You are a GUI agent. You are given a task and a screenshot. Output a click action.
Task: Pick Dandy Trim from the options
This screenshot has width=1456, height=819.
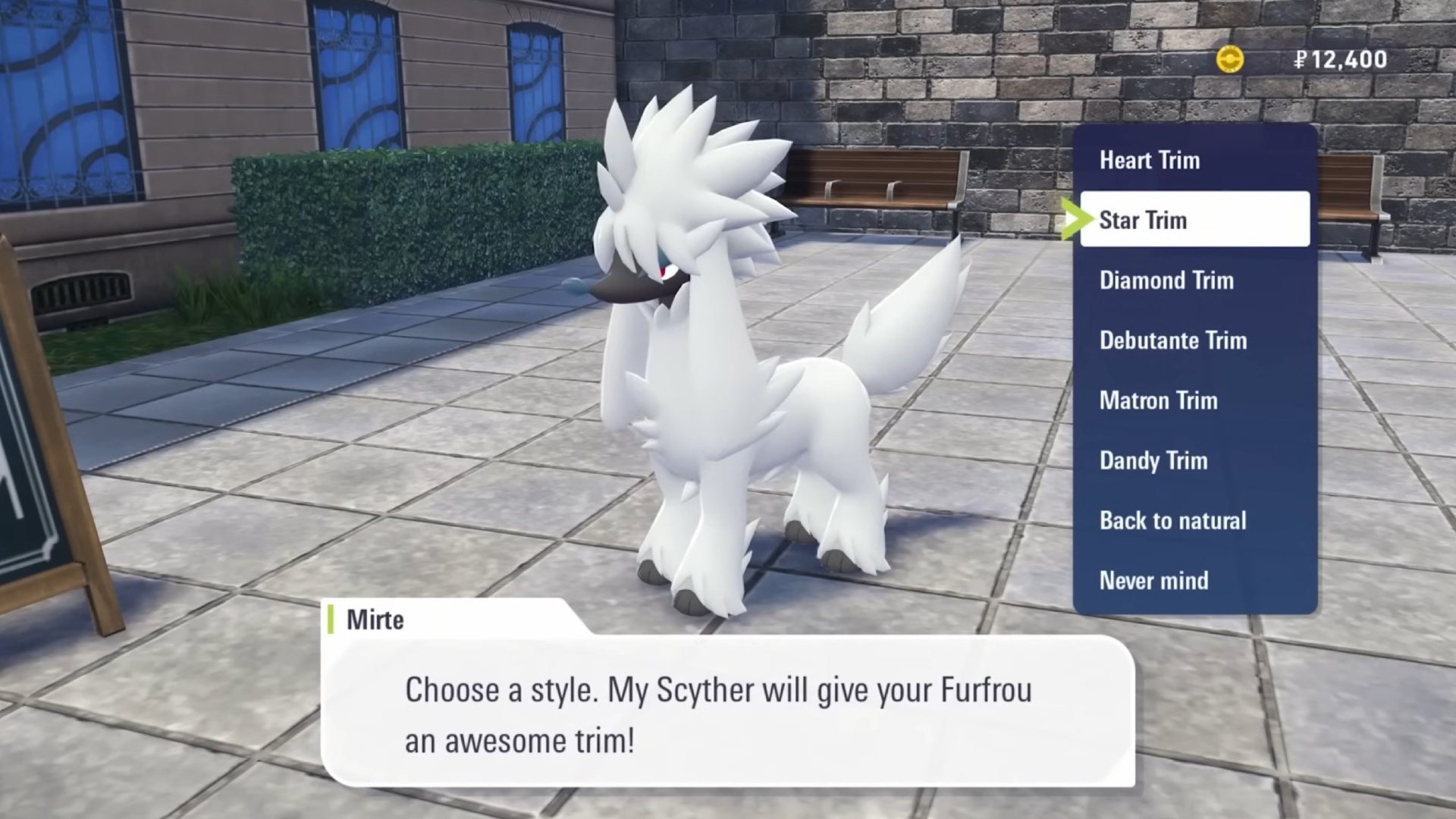(1153, 460)
